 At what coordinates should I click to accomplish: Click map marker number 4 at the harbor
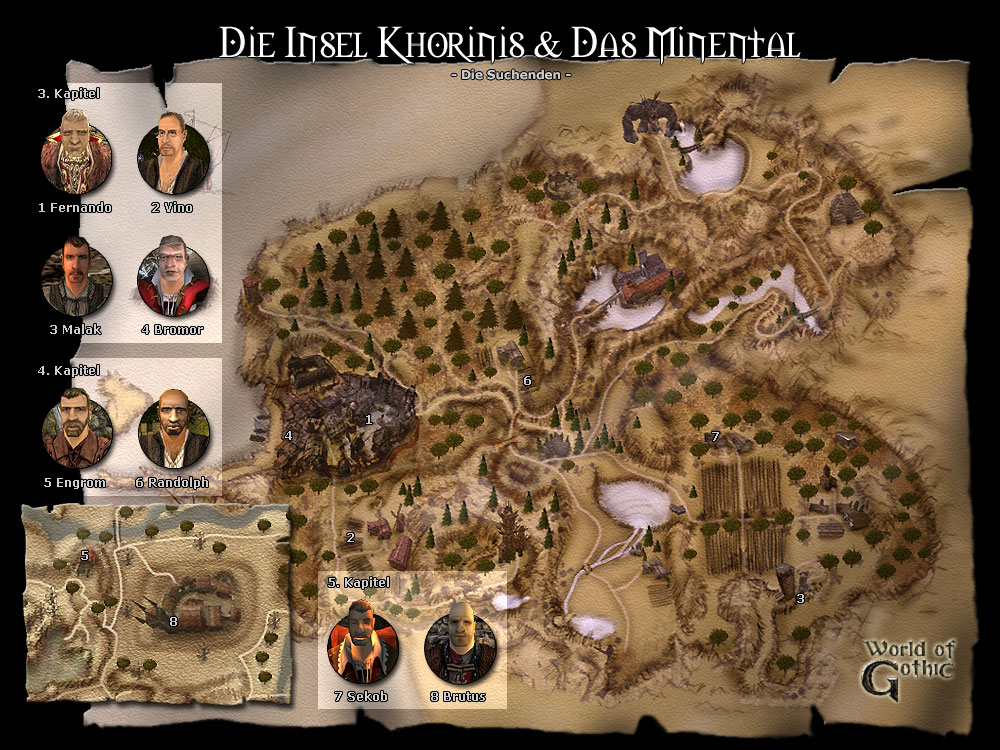(288, 435)
